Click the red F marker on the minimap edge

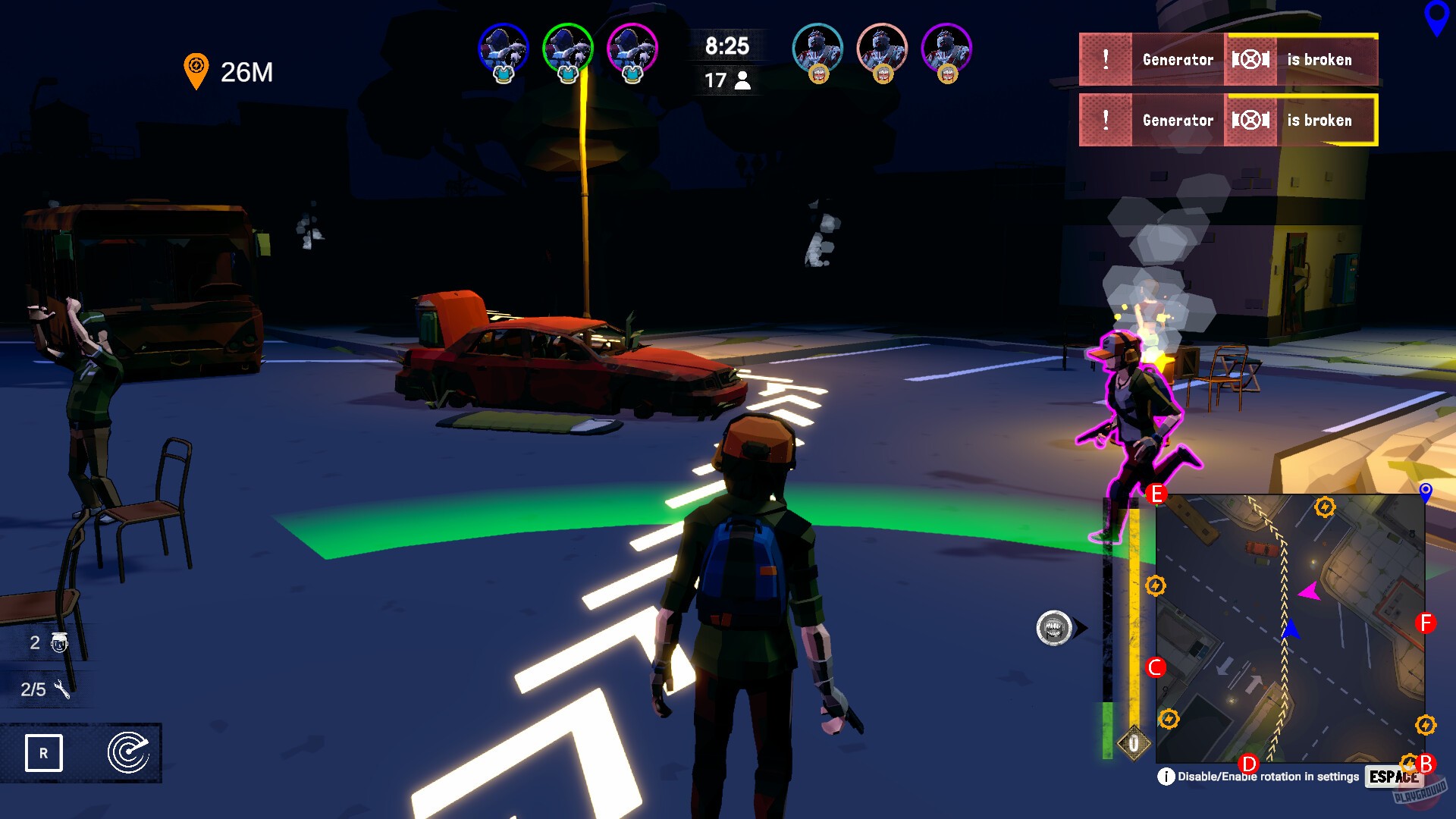click(x=1426, y=624)
